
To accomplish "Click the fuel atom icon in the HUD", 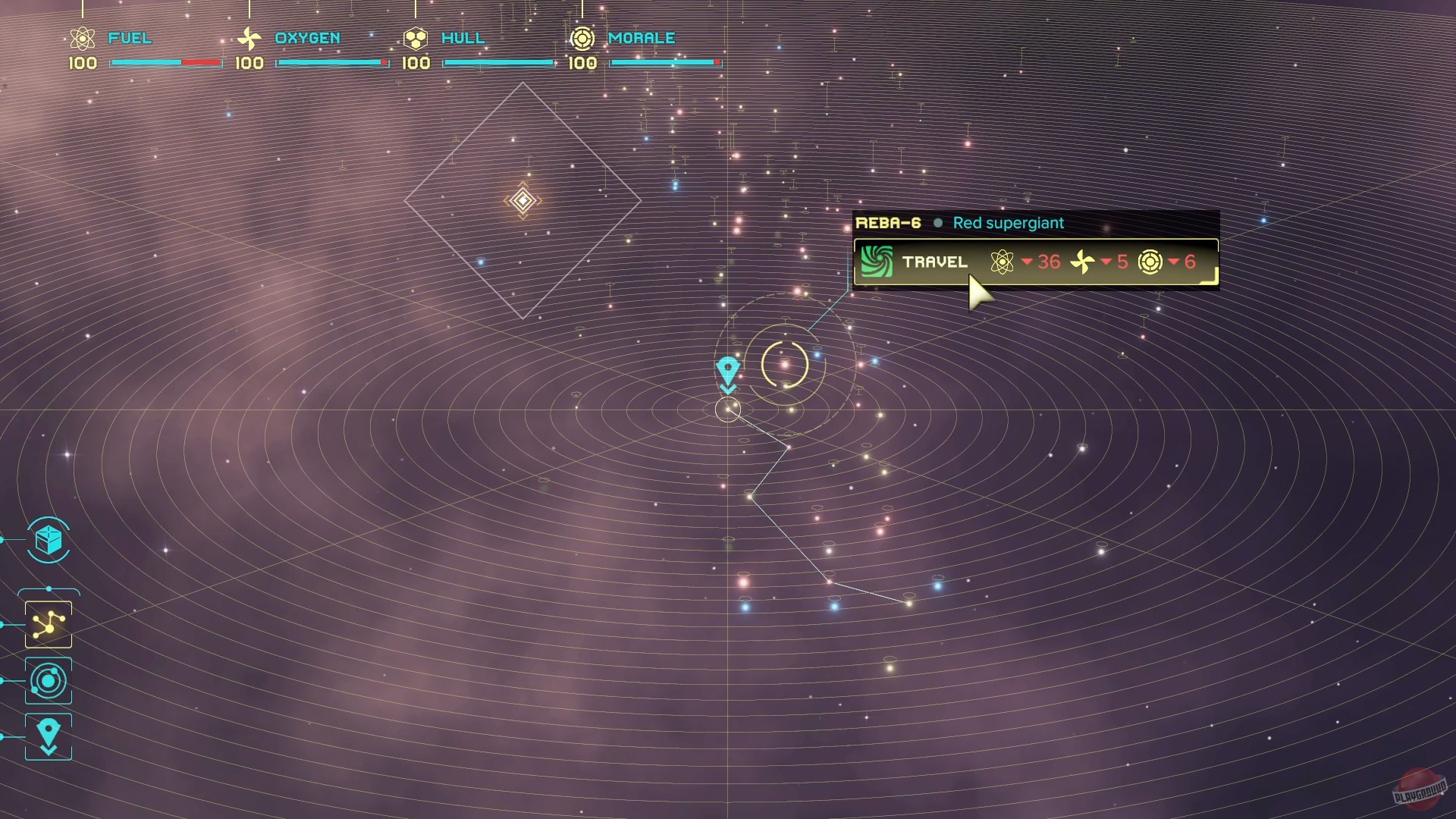I will click(x=82, y=38).
